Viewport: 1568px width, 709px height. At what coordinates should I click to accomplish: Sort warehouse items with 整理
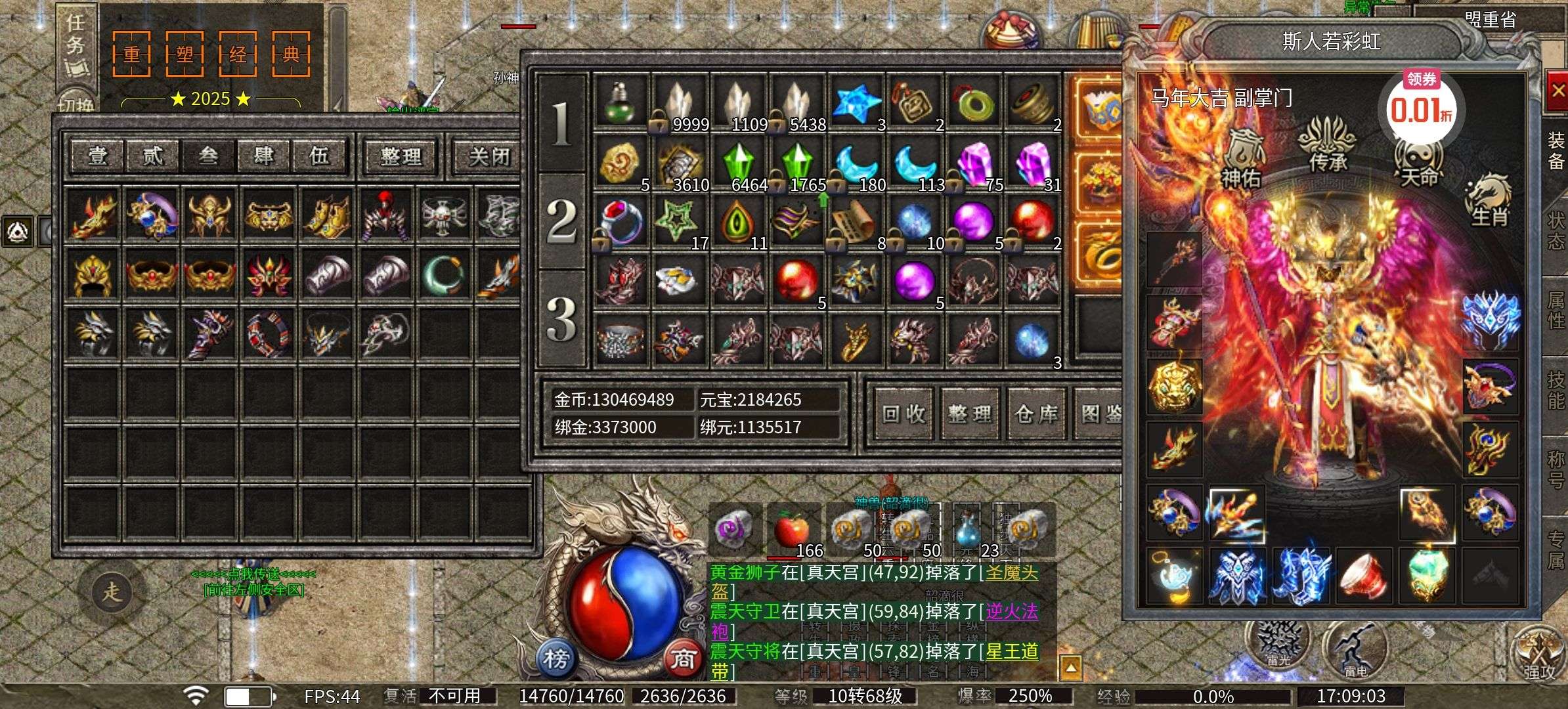(401, 156)
